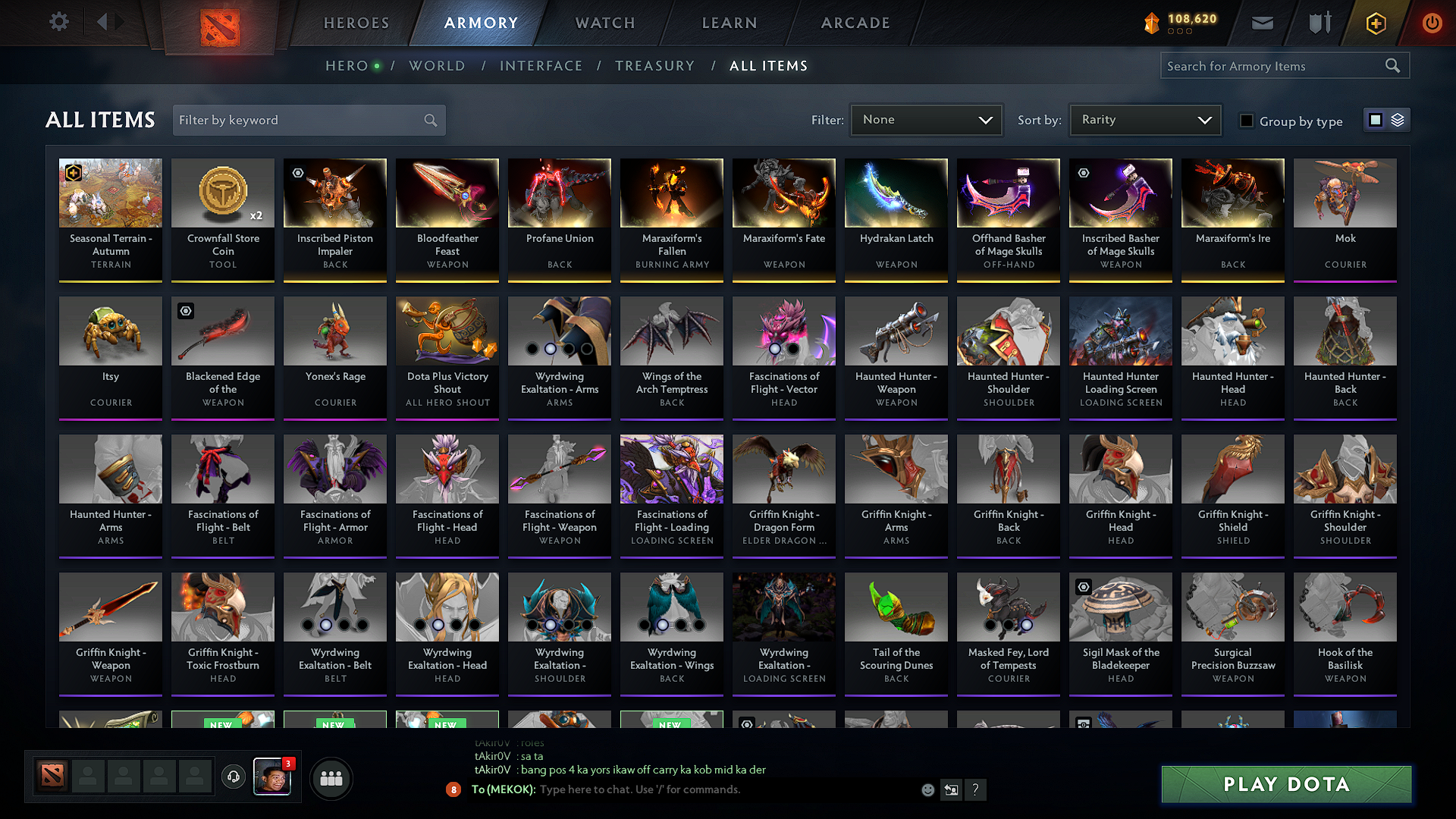Toggle the single grid view mode
The height and width of the screenshot is (819, 1456).
1375,120
